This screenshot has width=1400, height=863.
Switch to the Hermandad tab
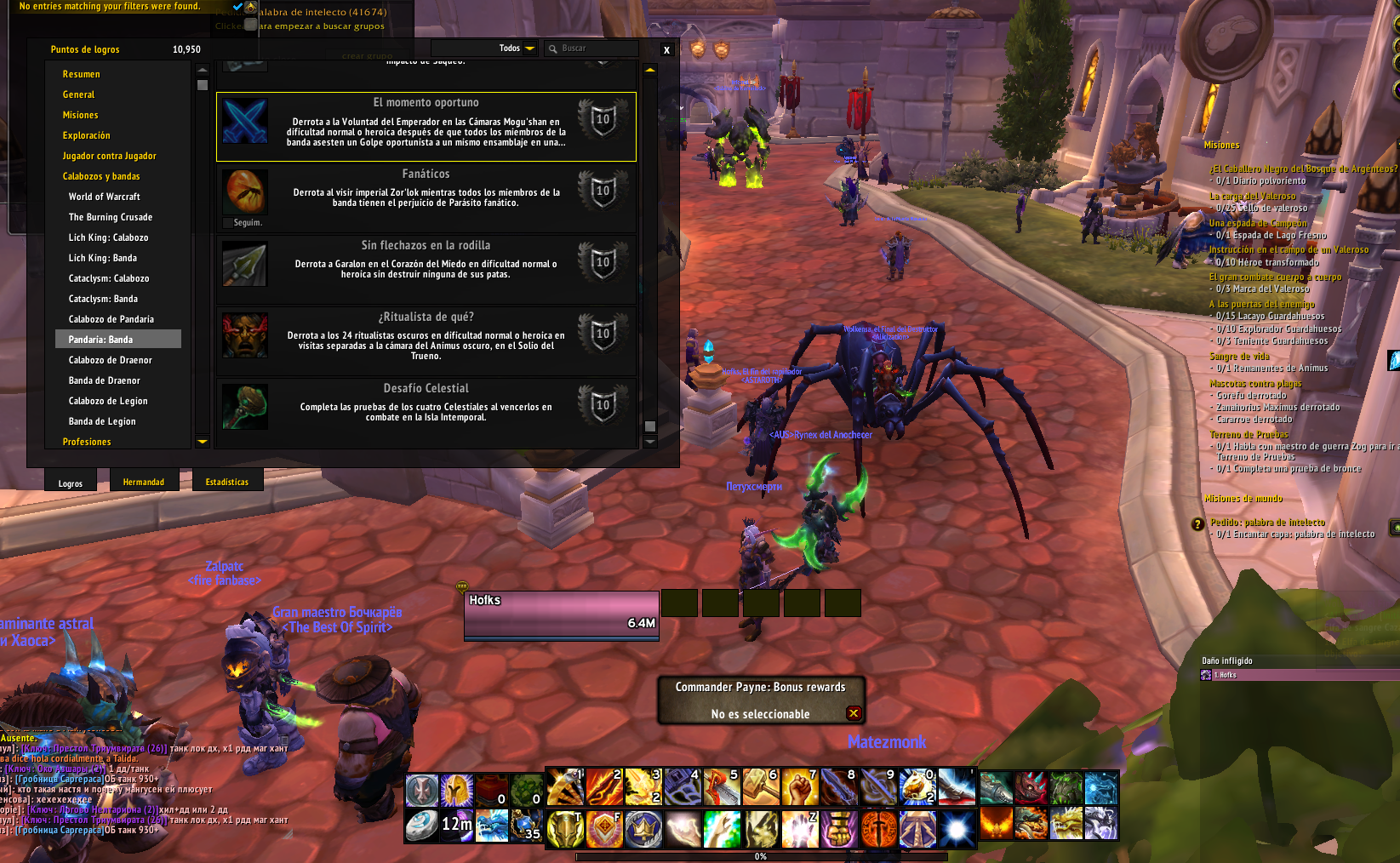(144, 483)
